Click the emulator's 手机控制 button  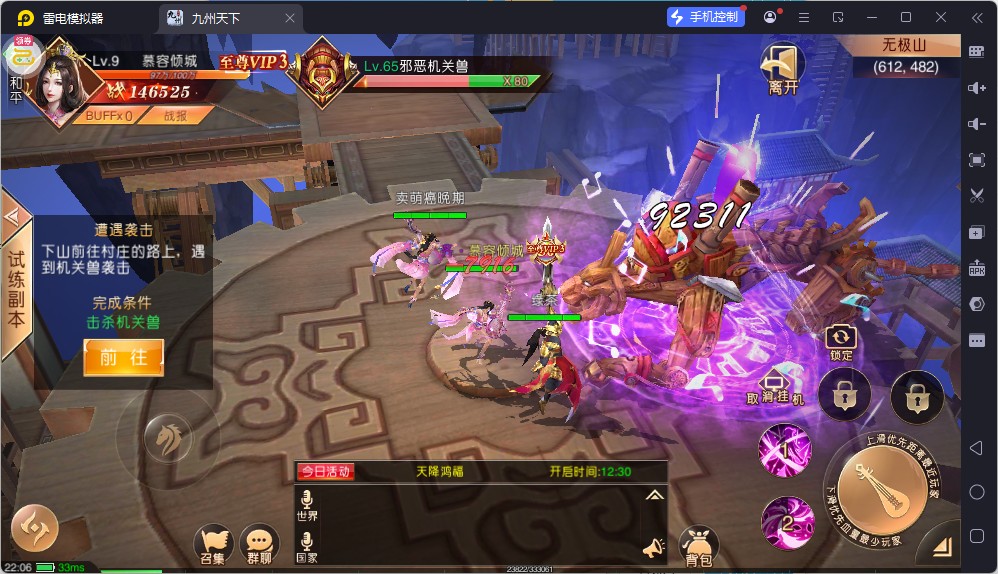point(705,17)
